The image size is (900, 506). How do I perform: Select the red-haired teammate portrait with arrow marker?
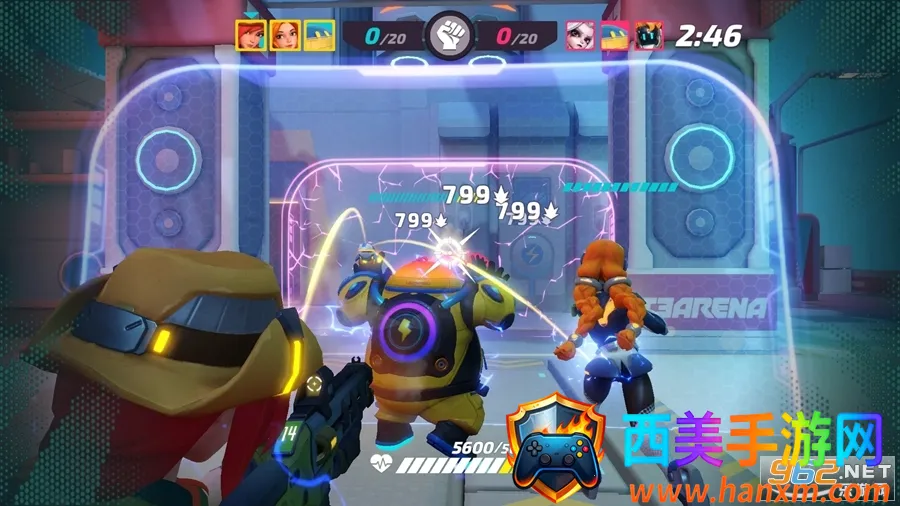click(250, 35)
